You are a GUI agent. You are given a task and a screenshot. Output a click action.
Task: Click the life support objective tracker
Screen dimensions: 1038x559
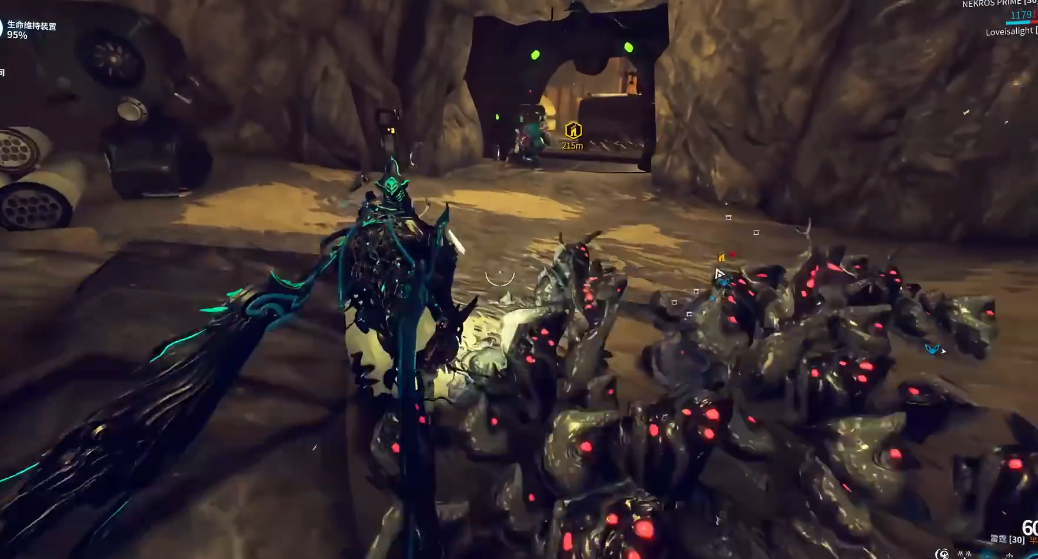point(30,28)
